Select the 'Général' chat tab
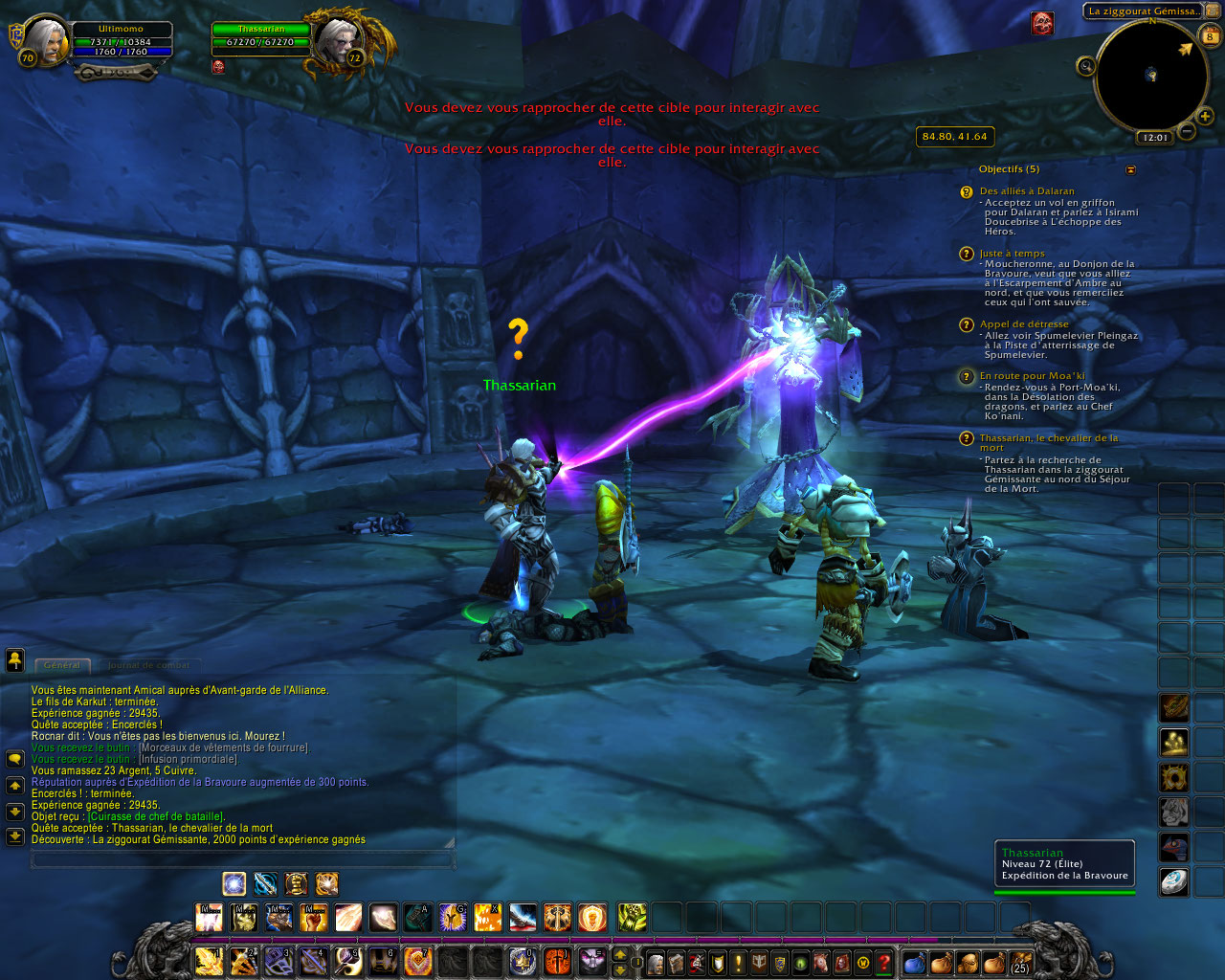The image size is (1225, 980). (x=62, y=665)
